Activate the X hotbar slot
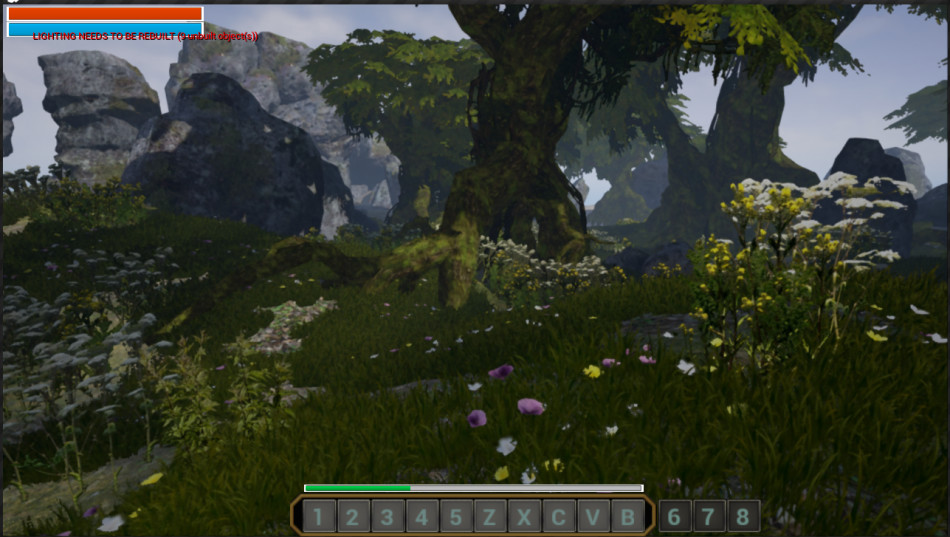This screenshot has height=537, width=950. 524,517
